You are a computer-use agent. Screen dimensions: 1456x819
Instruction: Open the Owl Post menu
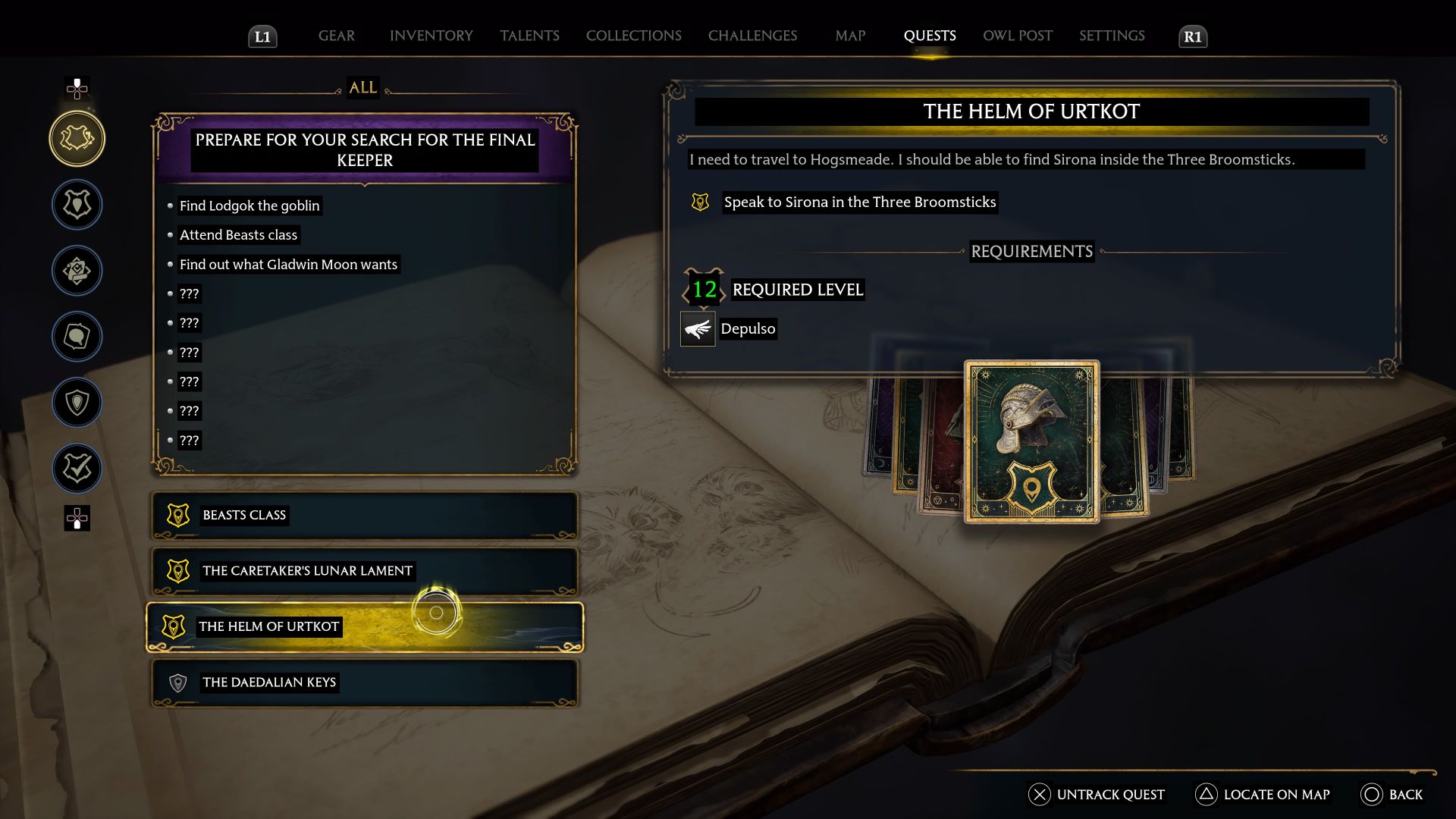[1017, 36]
